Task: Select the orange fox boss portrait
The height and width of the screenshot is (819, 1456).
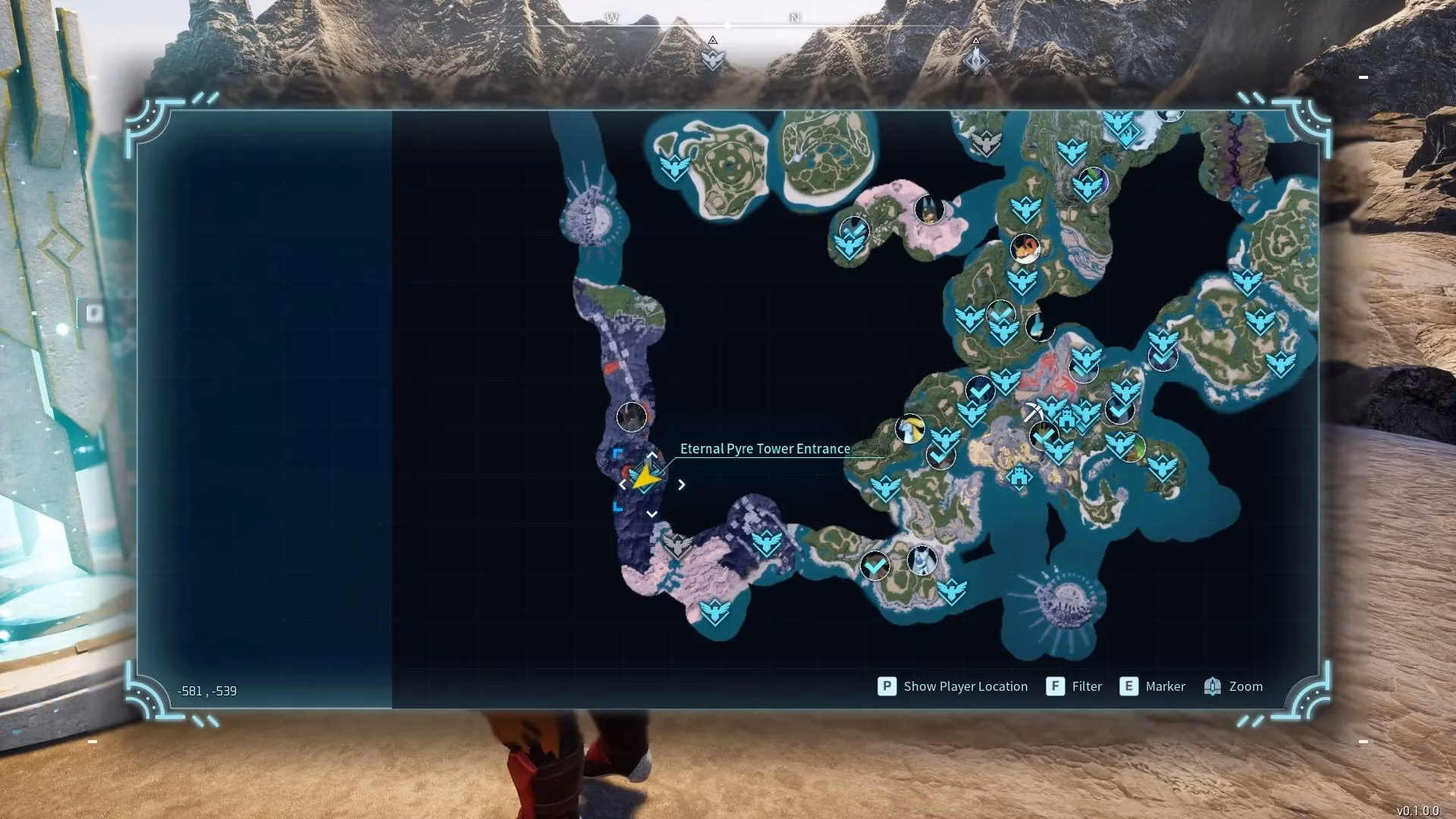Action: pyautogui.click(x=1025, y=247)
